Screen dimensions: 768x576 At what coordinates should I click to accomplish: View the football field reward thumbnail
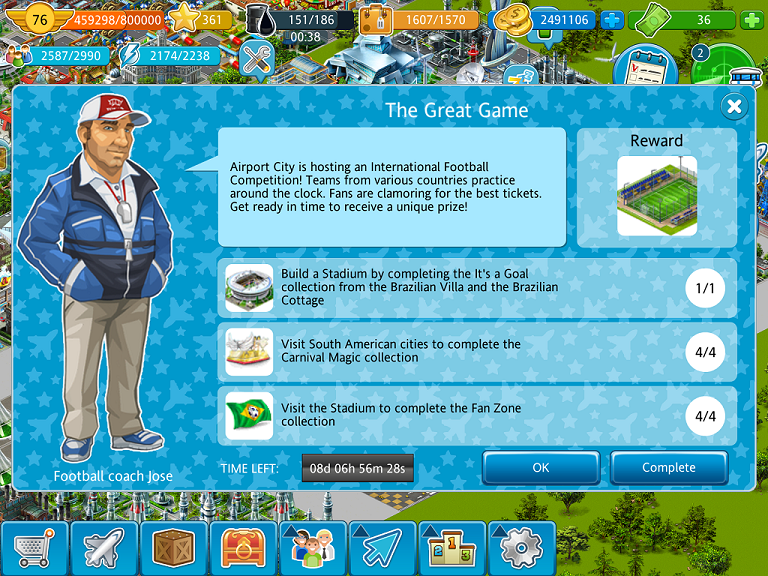tap(657, 196)
